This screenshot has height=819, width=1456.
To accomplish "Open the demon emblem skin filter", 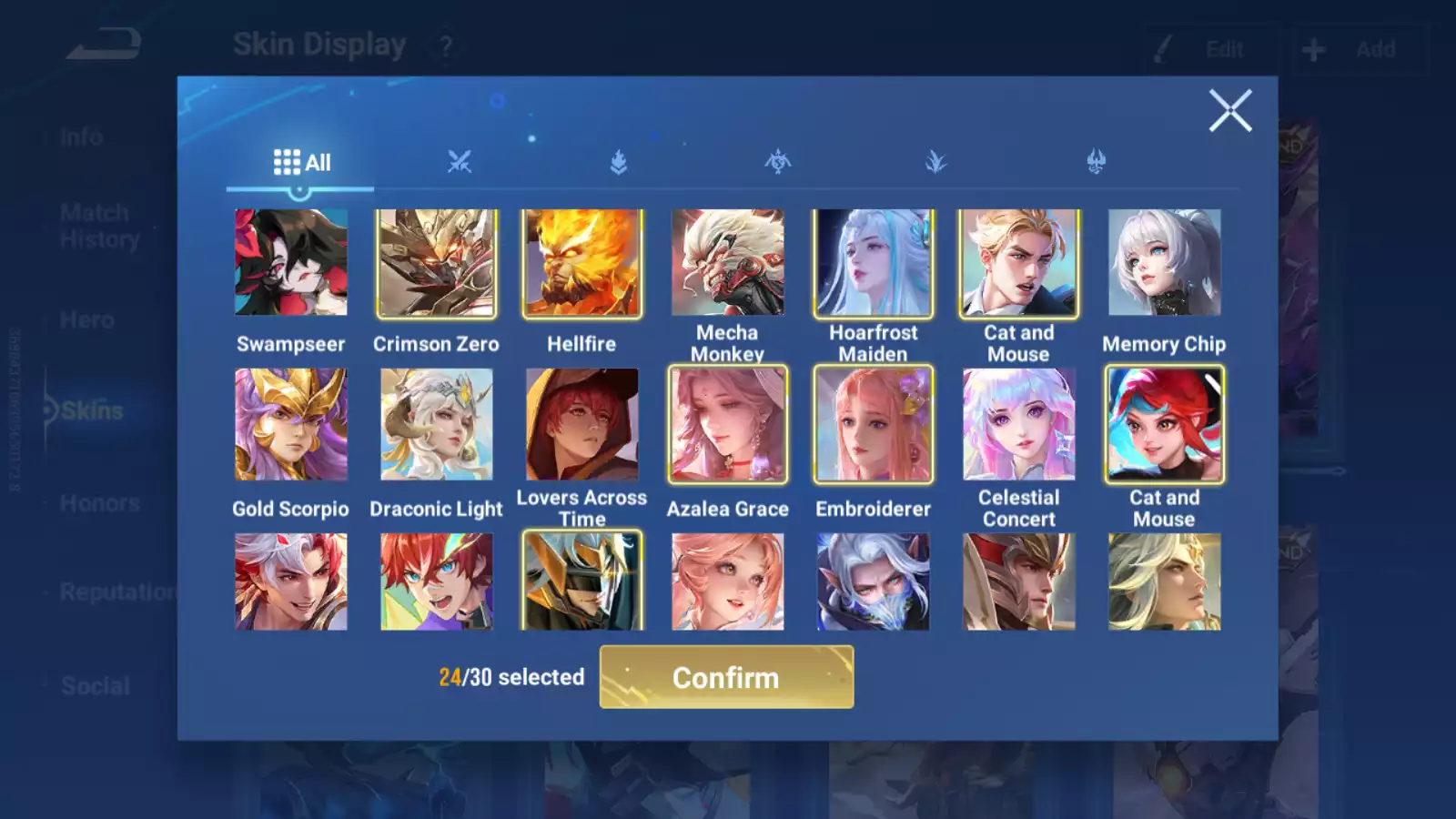I will pos(1097,162).
